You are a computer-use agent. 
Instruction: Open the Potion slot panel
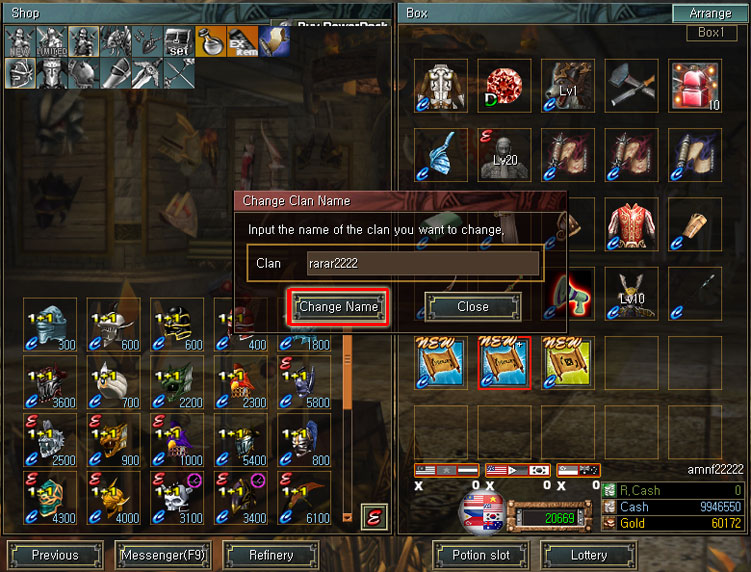[x=481, y=555]
